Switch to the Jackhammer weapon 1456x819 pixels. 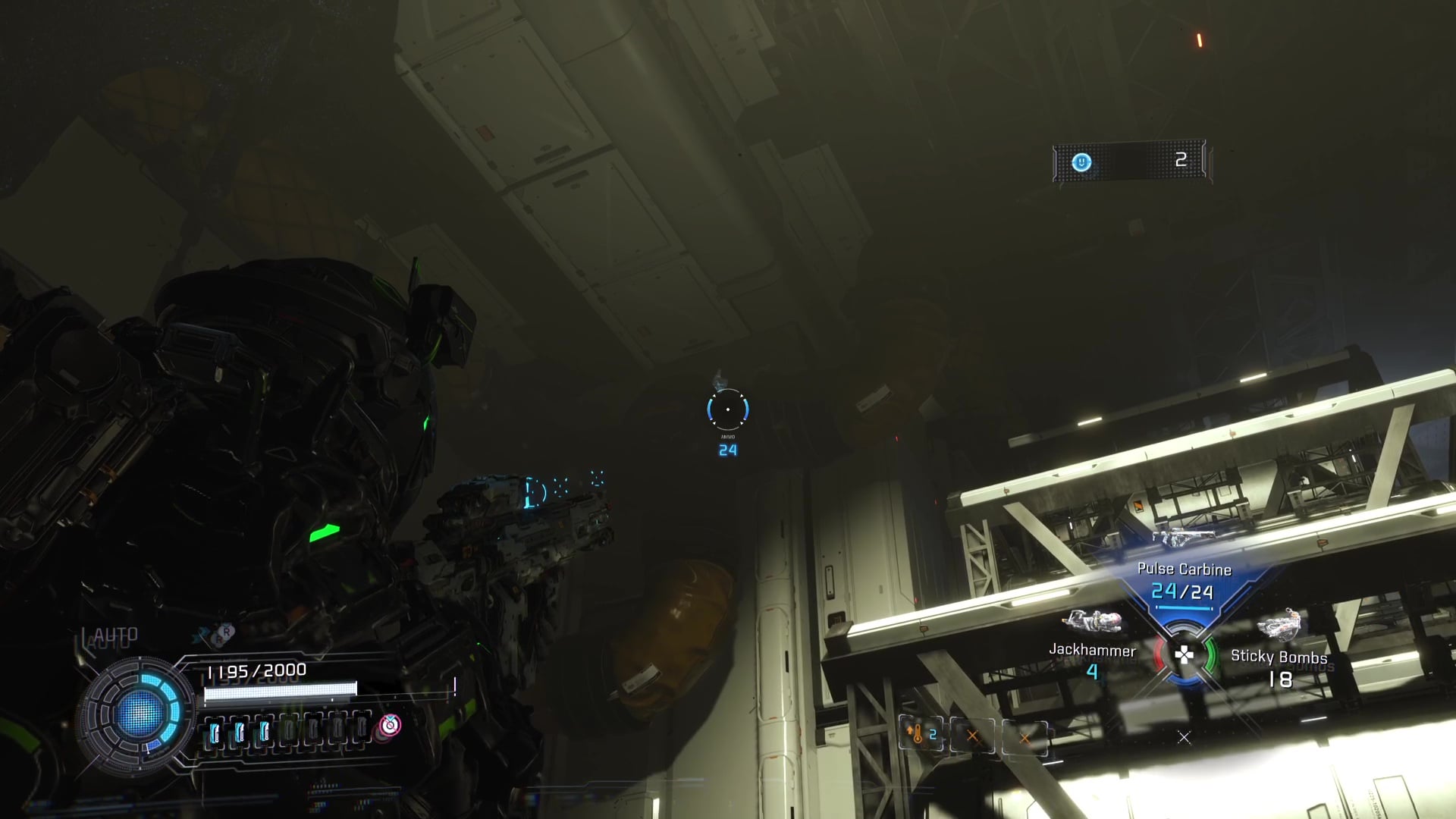coord(1092,650)
